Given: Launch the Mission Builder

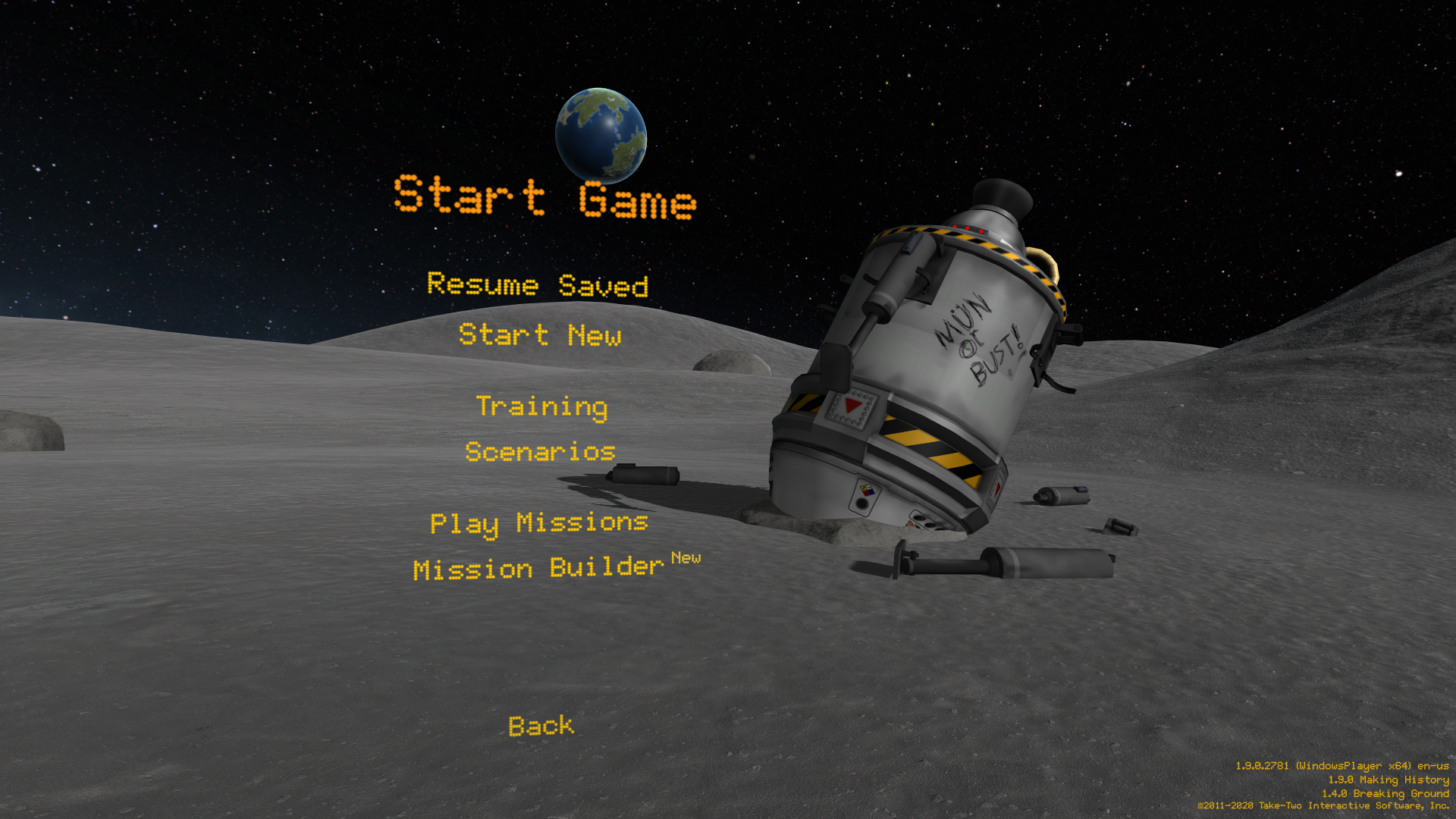Looking at the screenshot, I should [x=539, y=568].
